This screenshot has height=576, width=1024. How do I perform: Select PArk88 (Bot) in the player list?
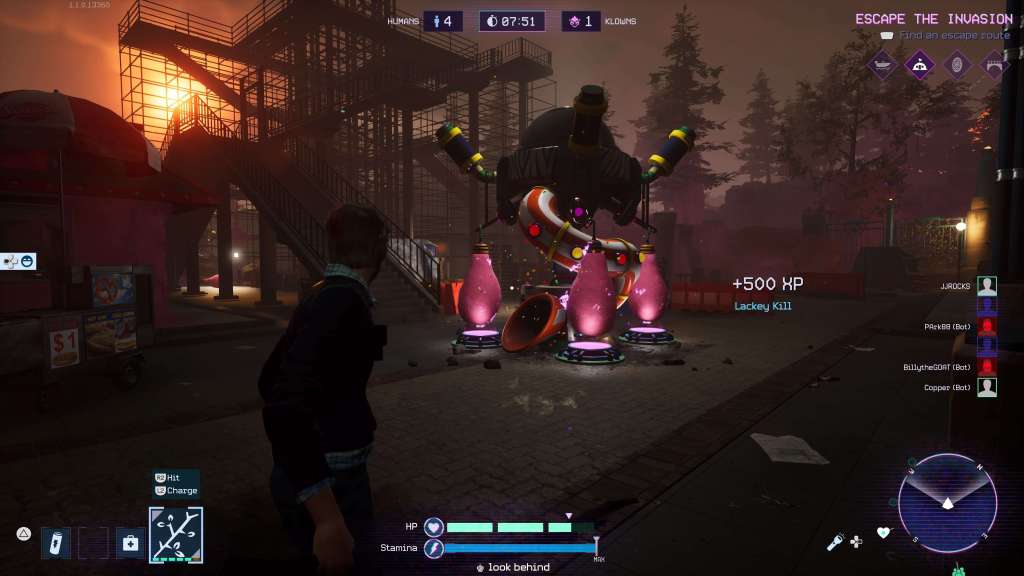tap(986, 327)
